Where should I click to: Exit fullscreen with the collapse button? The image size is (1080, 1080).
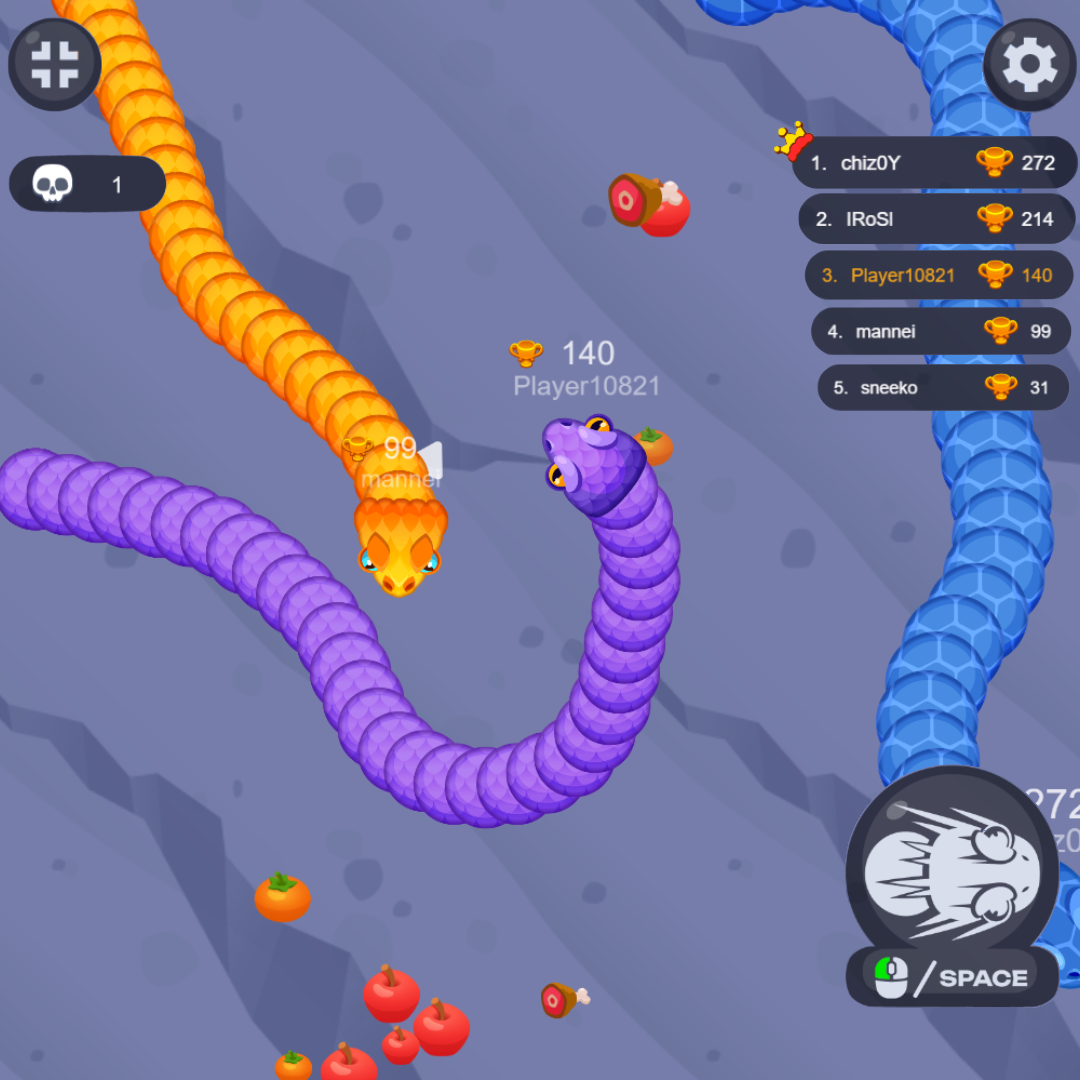tap(54, 64)
